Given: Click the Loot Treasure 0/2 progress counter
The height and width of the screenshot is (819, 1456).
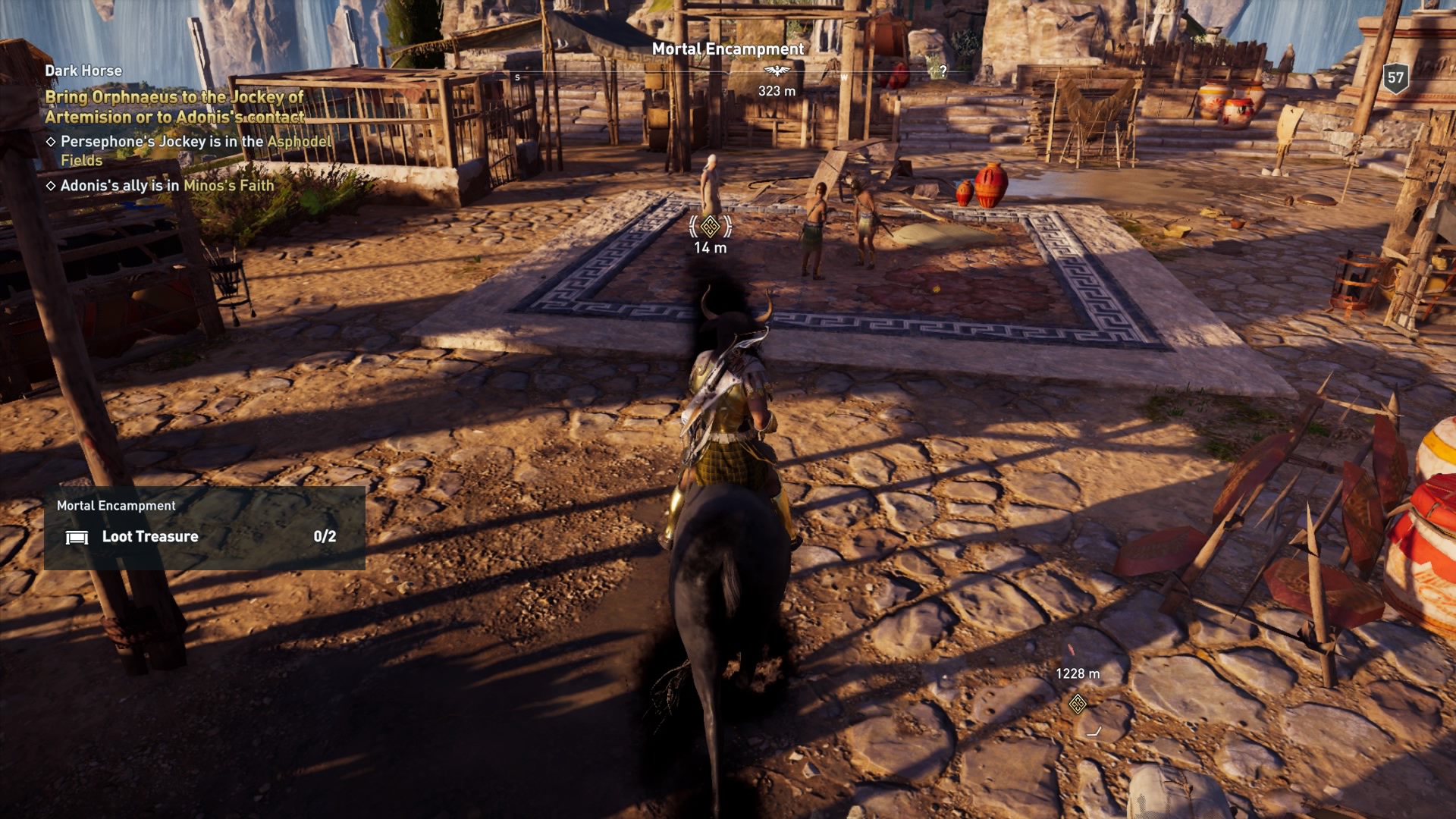Looking at the screenshot, I should (x=325, y=537).
